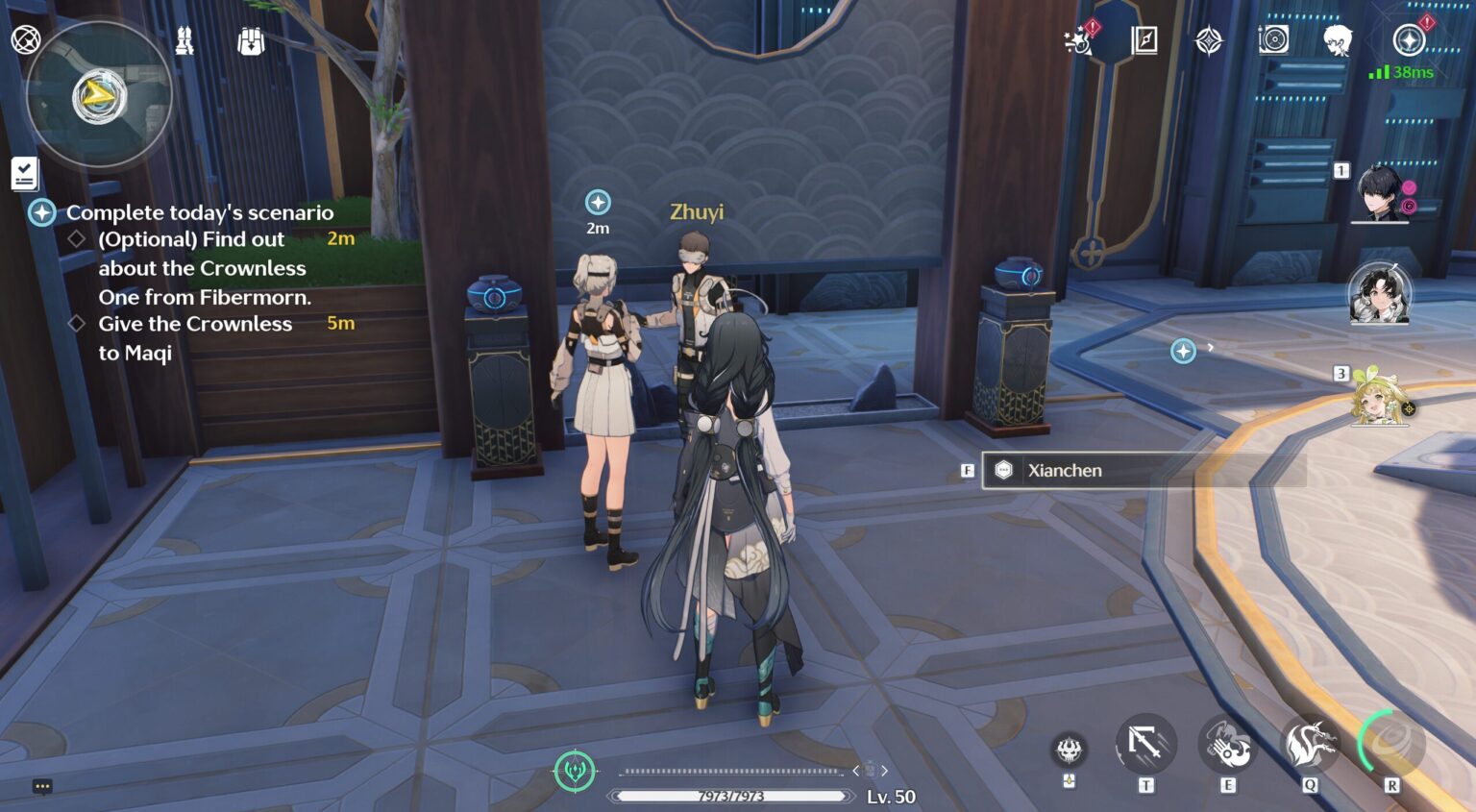Open the chess pieces menu icon

[x=184, y=40]
